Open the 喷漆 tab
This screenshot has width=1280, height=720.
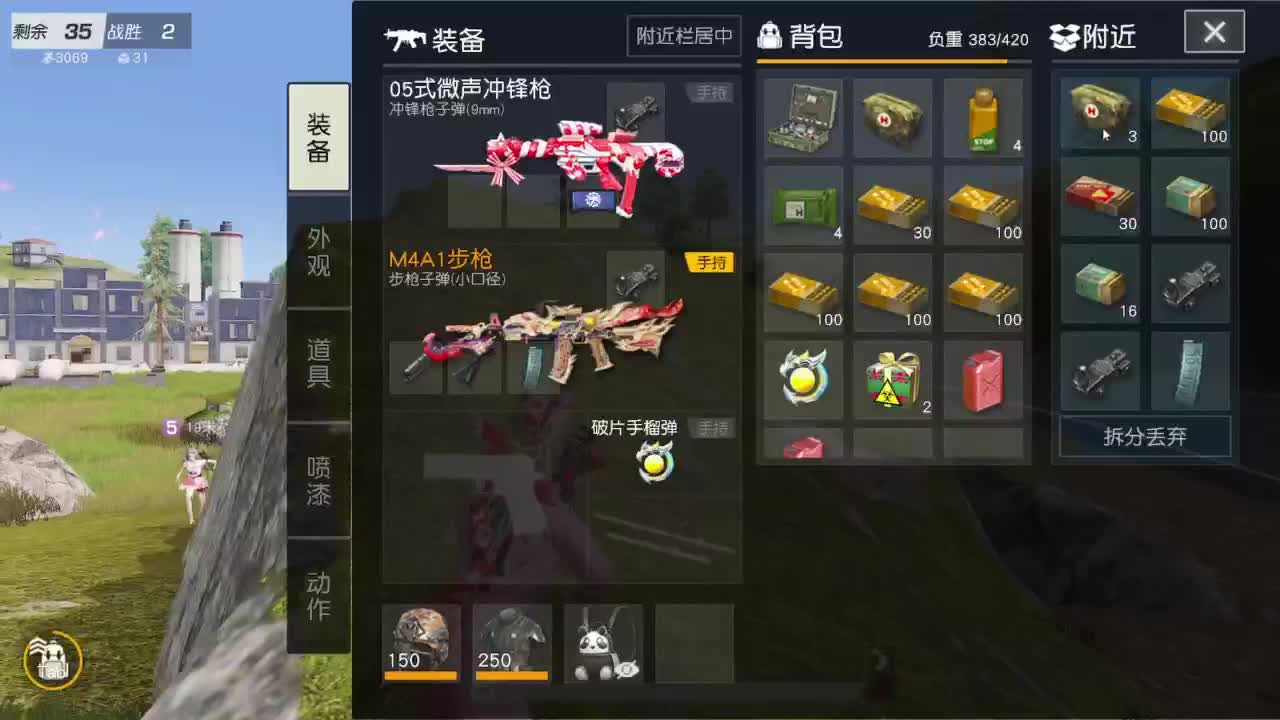tap(318, 480)
